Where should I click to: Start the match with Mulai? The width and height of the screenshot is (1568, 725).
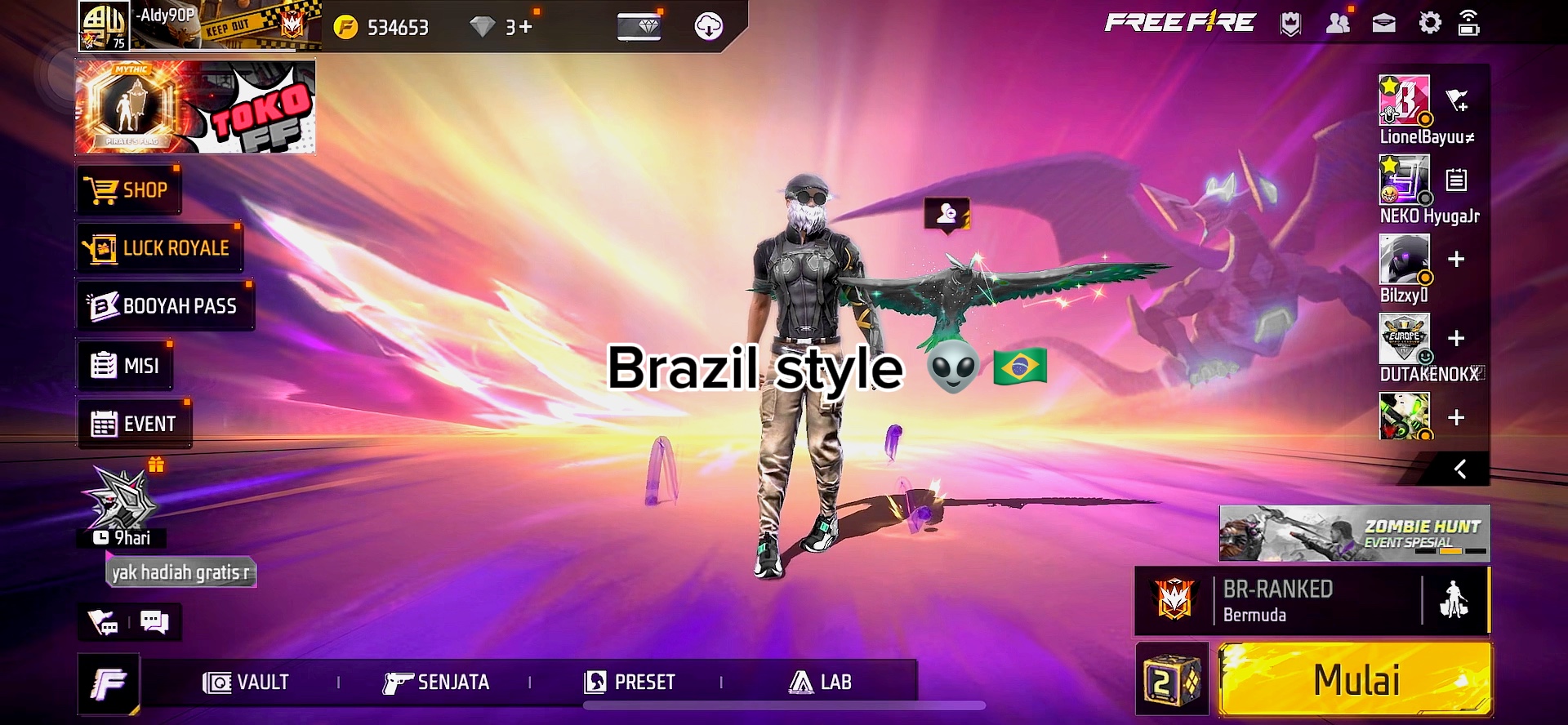pyautogui.click(x=1355, y=680)
